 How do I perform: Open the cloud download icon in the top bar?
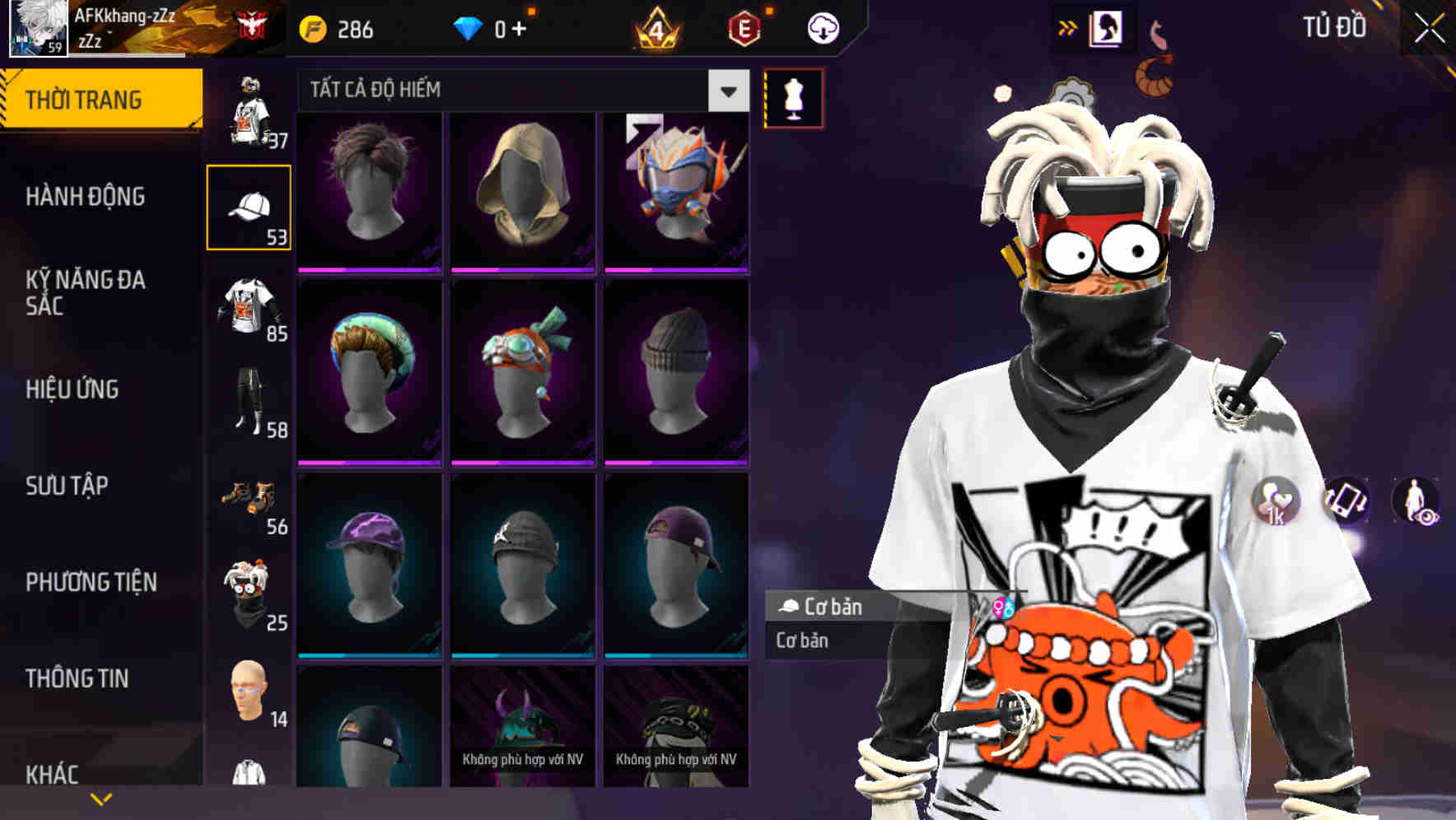824,27
